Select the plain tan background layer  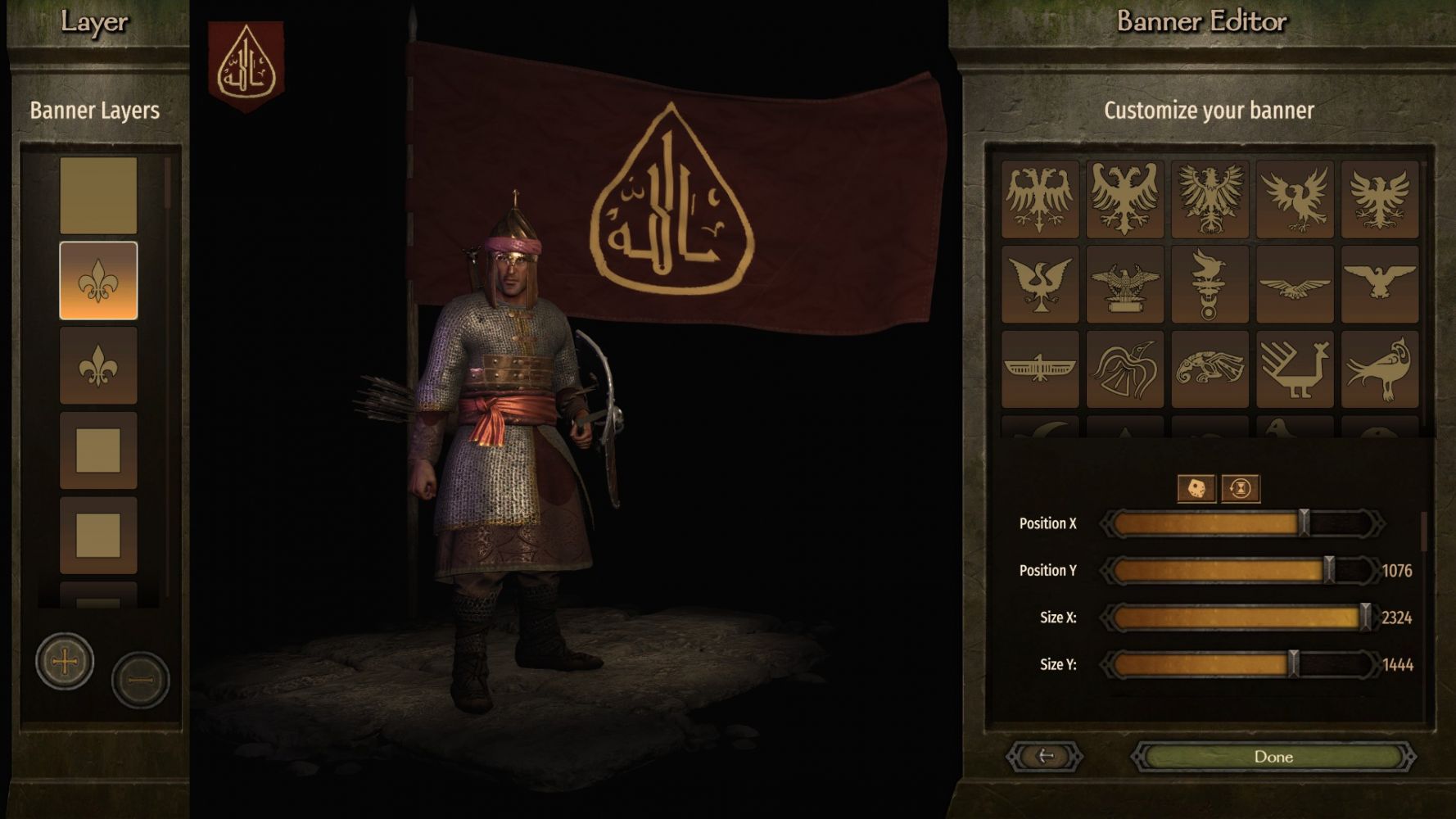point(98,196)
